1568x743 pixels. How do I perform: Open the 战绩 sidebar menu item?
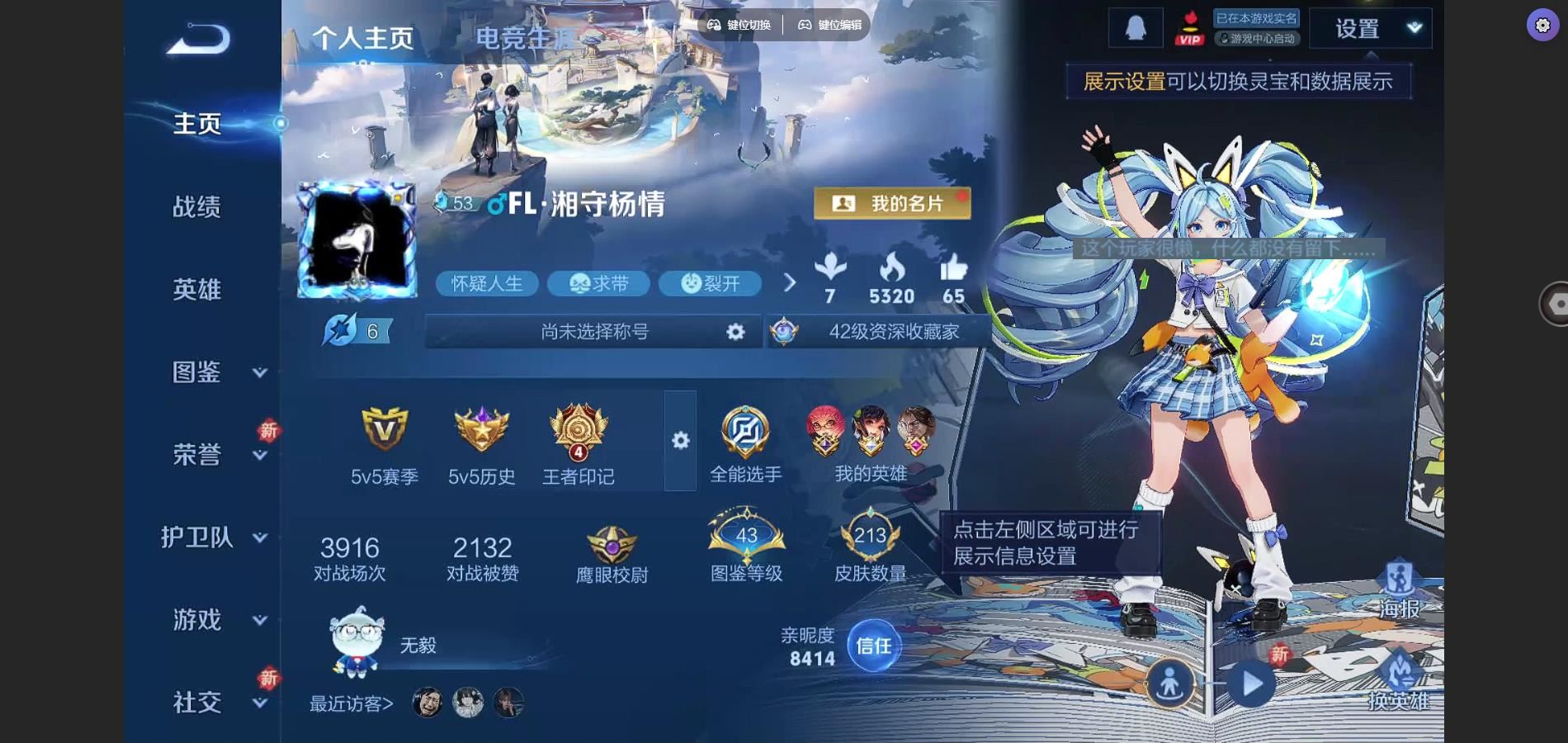[x=196, y=207]
